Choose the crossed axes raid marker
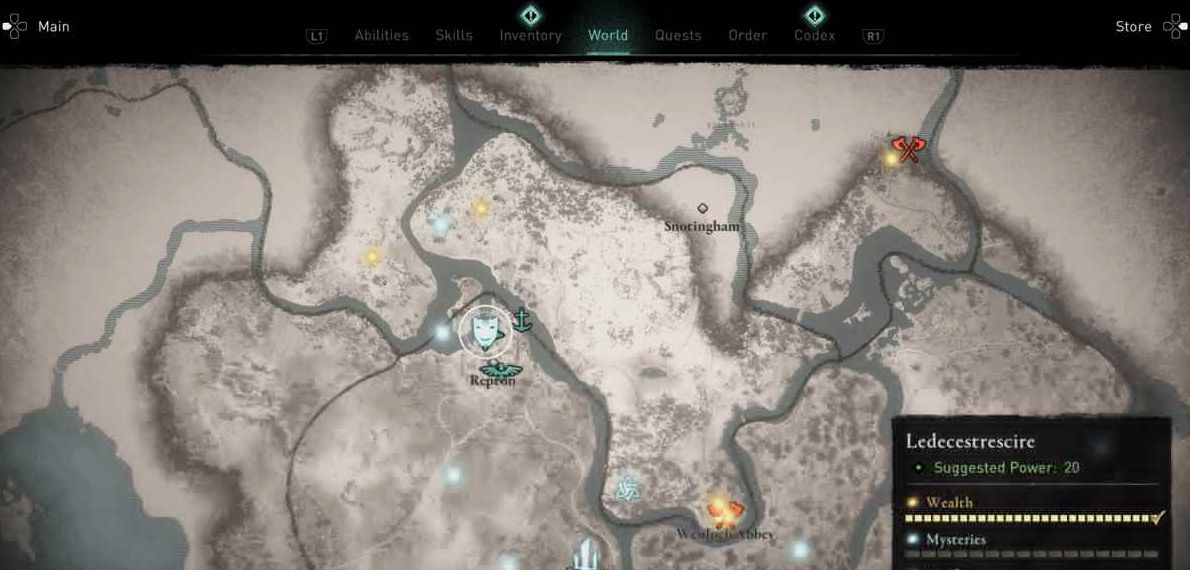 click(x=907, y=148)
